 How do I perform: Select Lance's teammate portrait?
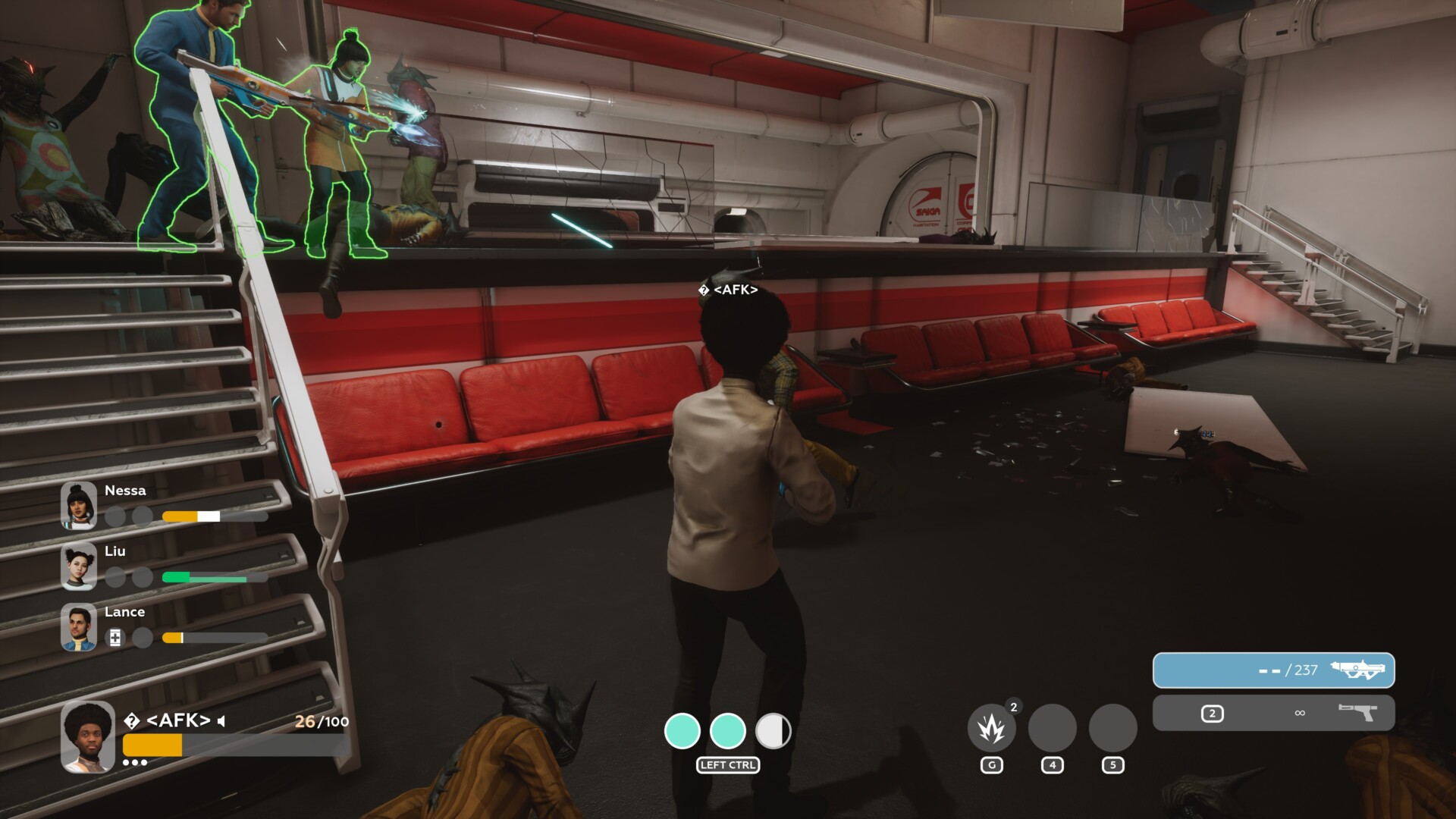79,627
